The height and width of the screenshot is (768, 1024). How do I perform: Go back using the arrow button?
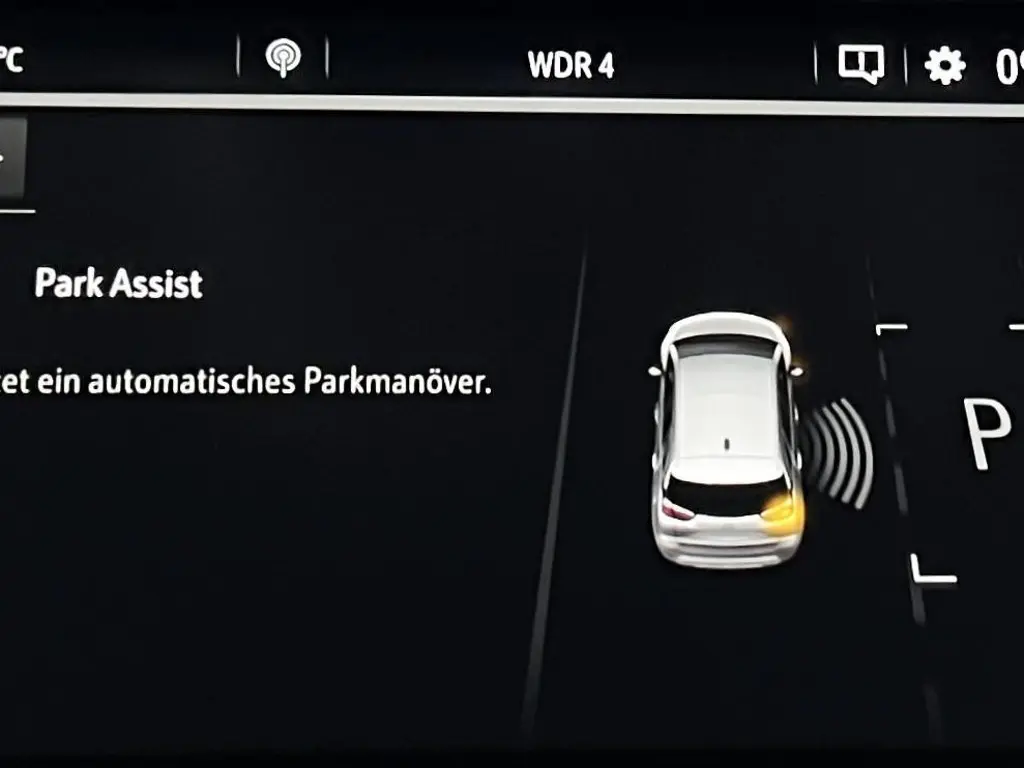tap(10, 158)
